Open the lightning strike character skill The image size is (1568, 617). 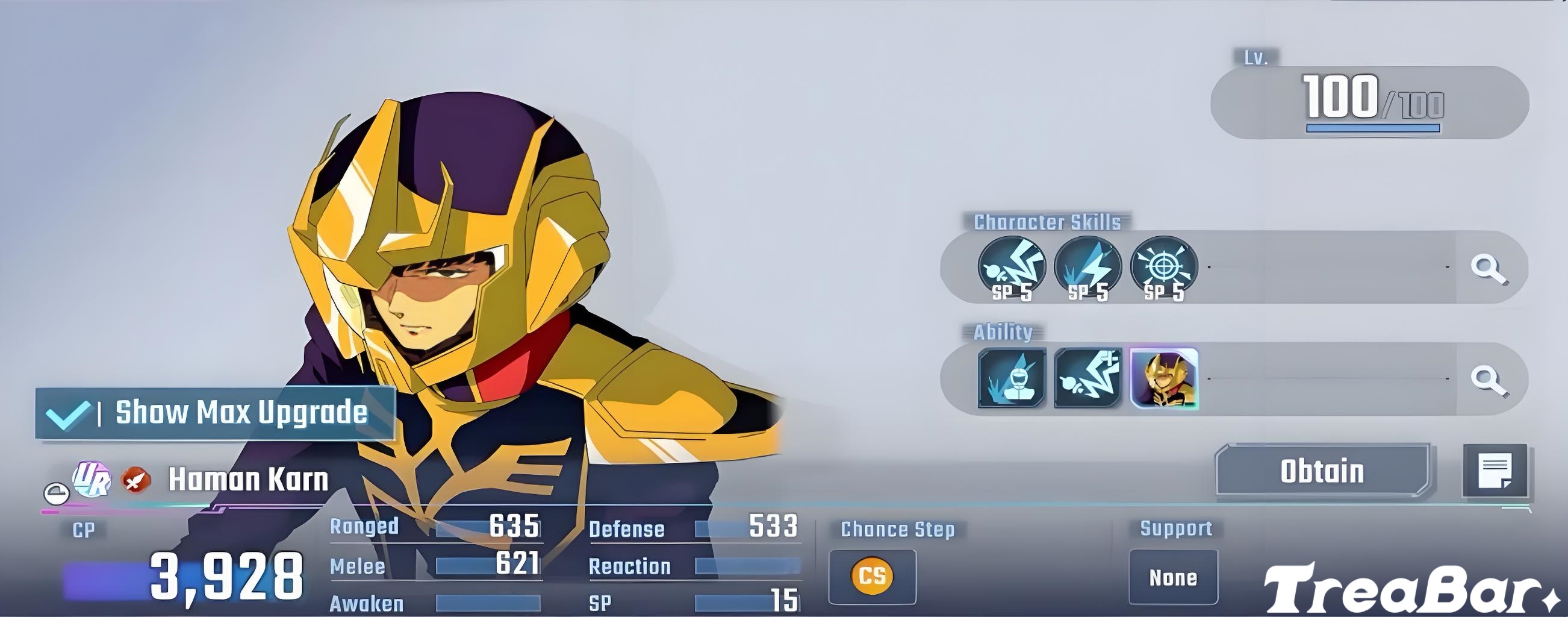1089,269
